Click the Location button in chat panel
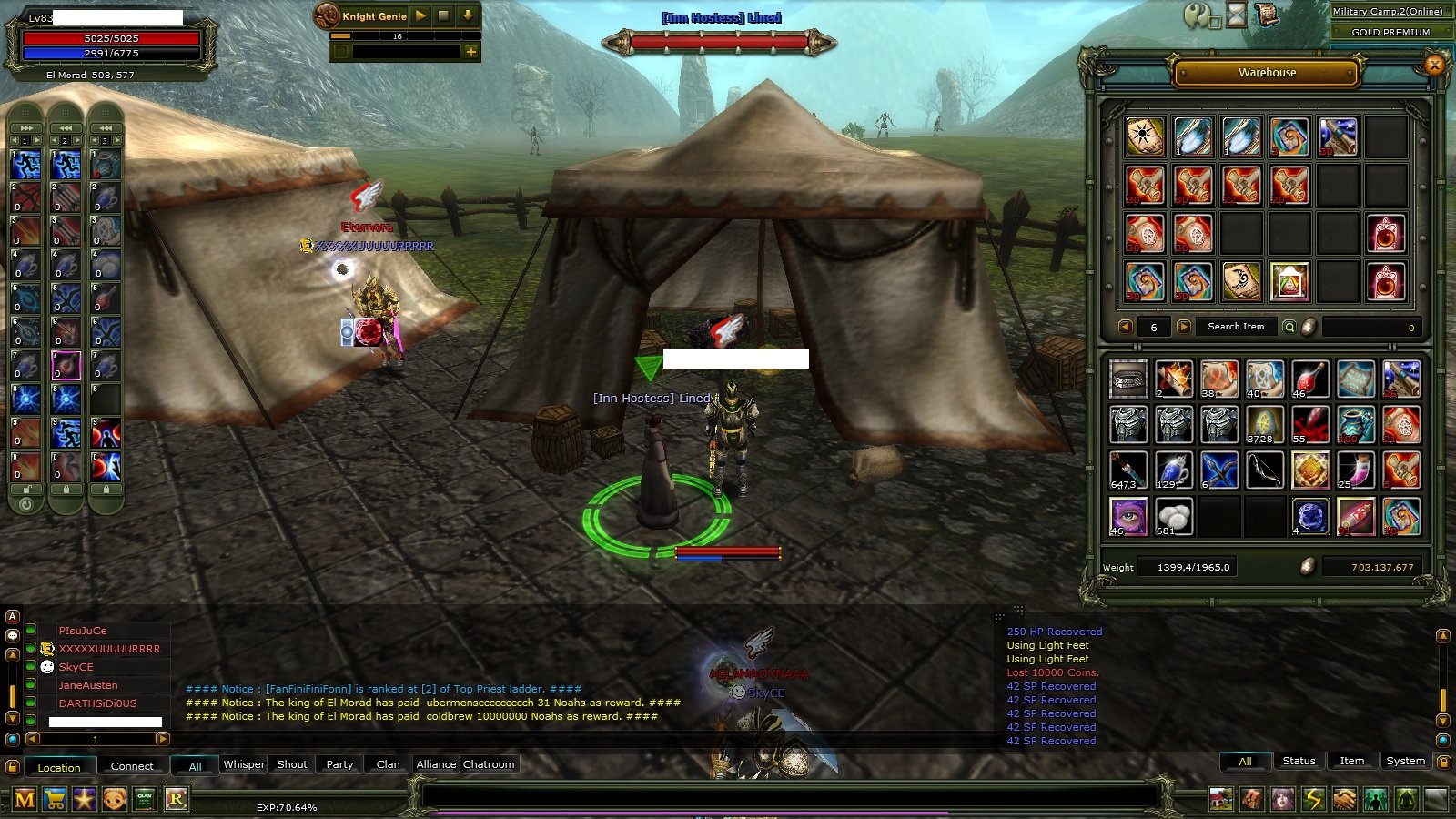Viewport: 1456px width, 819px height. point(59,767)
